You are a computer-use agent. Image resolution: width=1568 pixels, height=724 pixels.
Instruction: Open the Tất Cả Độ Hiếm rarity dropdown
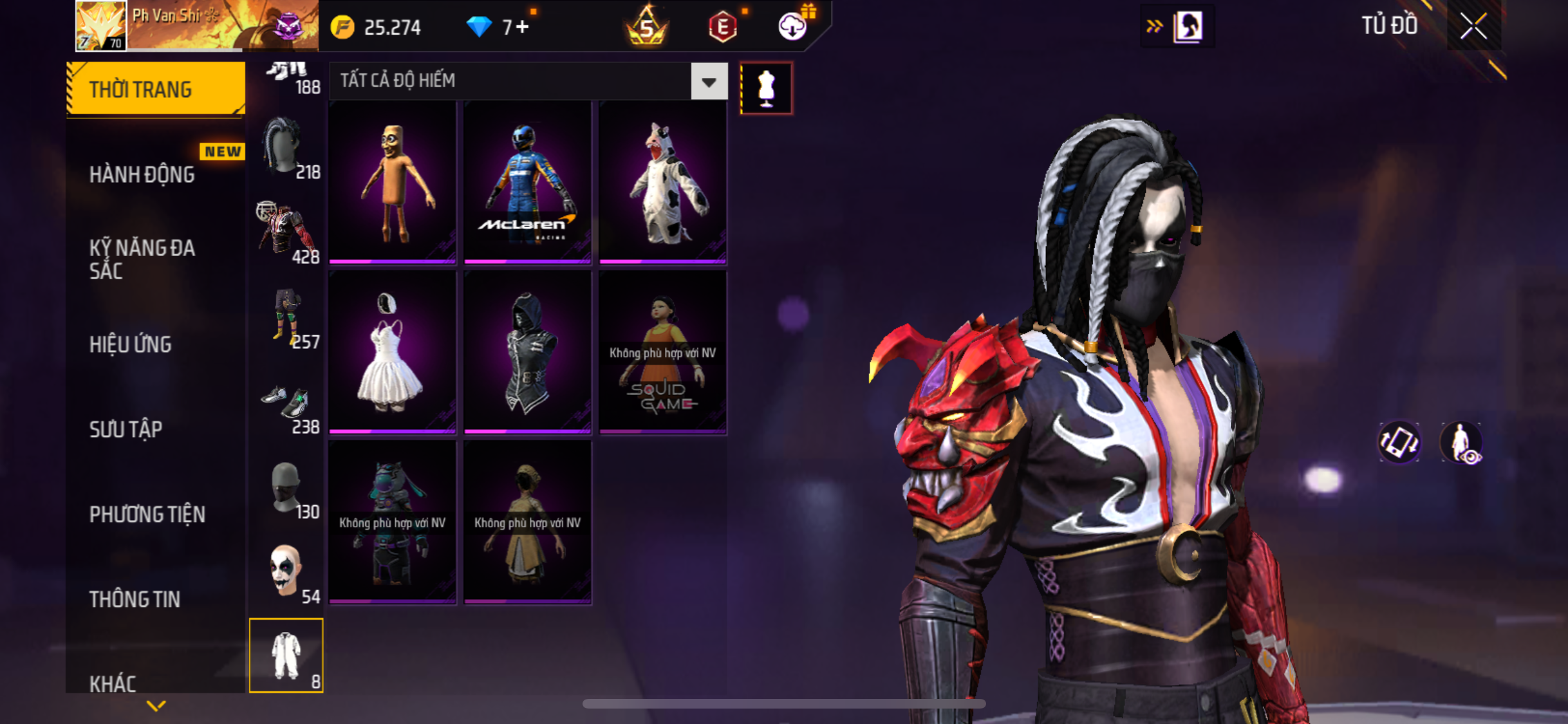point(709,82)
